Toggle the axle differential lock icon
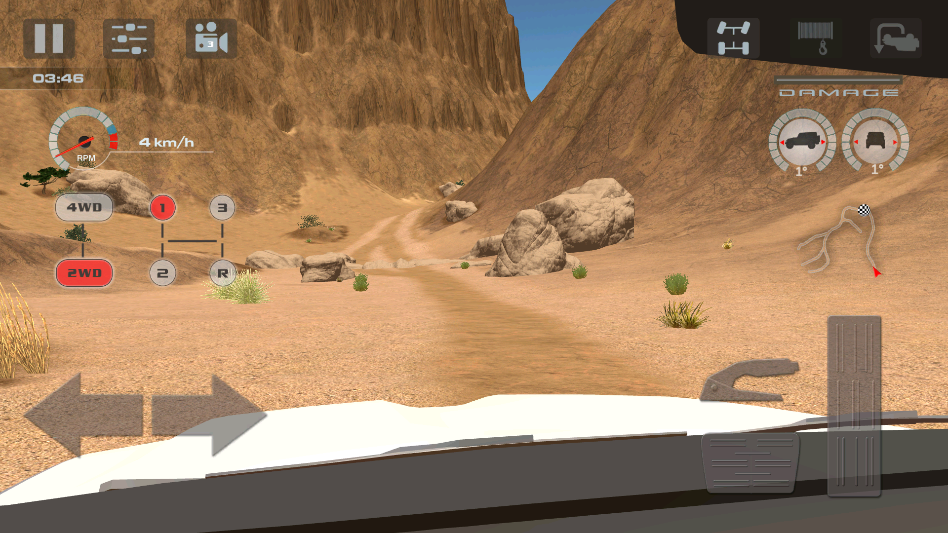 [733, 38]
